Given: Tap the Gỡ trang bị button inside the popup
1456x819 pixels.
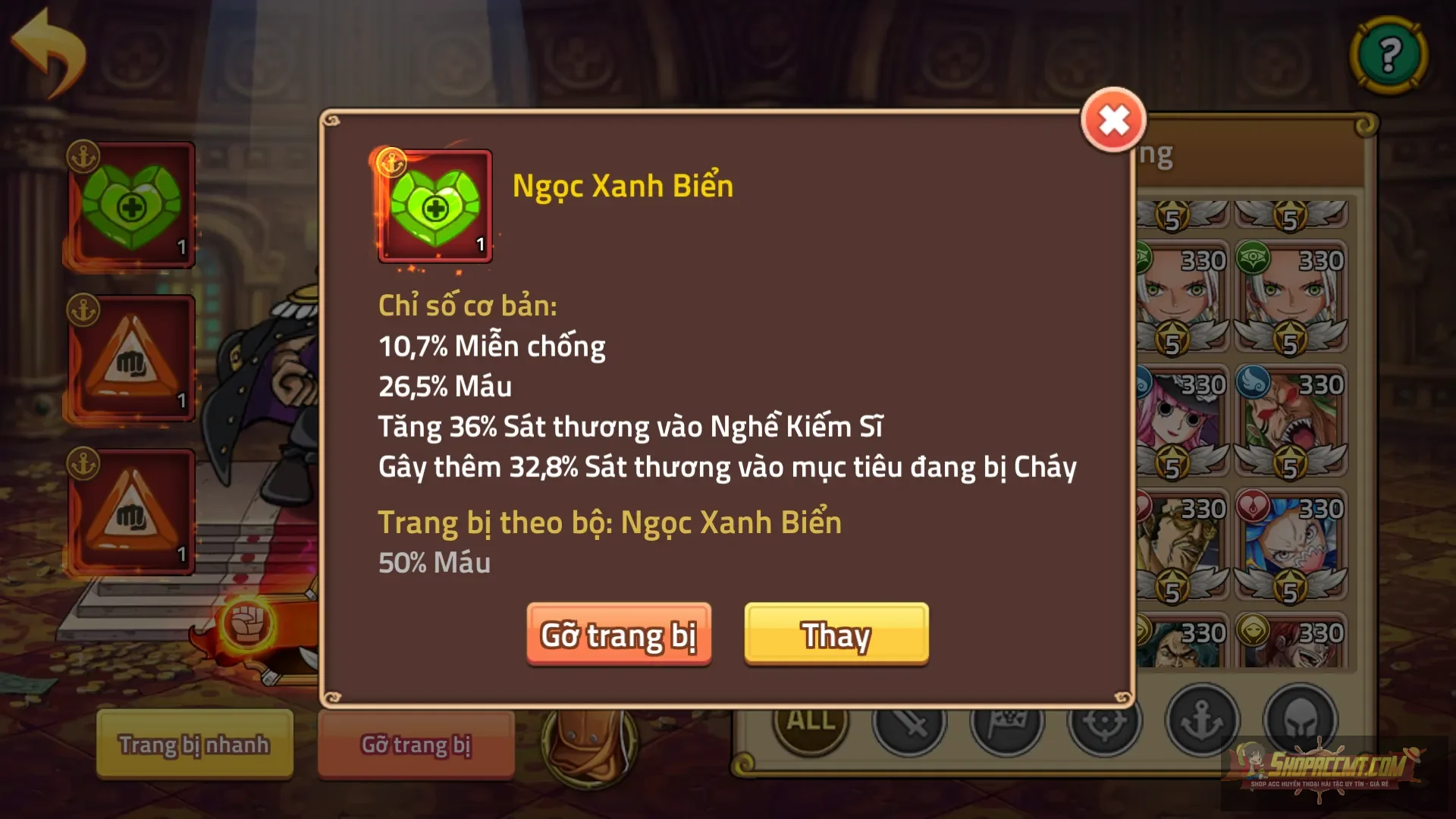Looking at the screenshot, I should pyautogui.click(x=619, y=637).
